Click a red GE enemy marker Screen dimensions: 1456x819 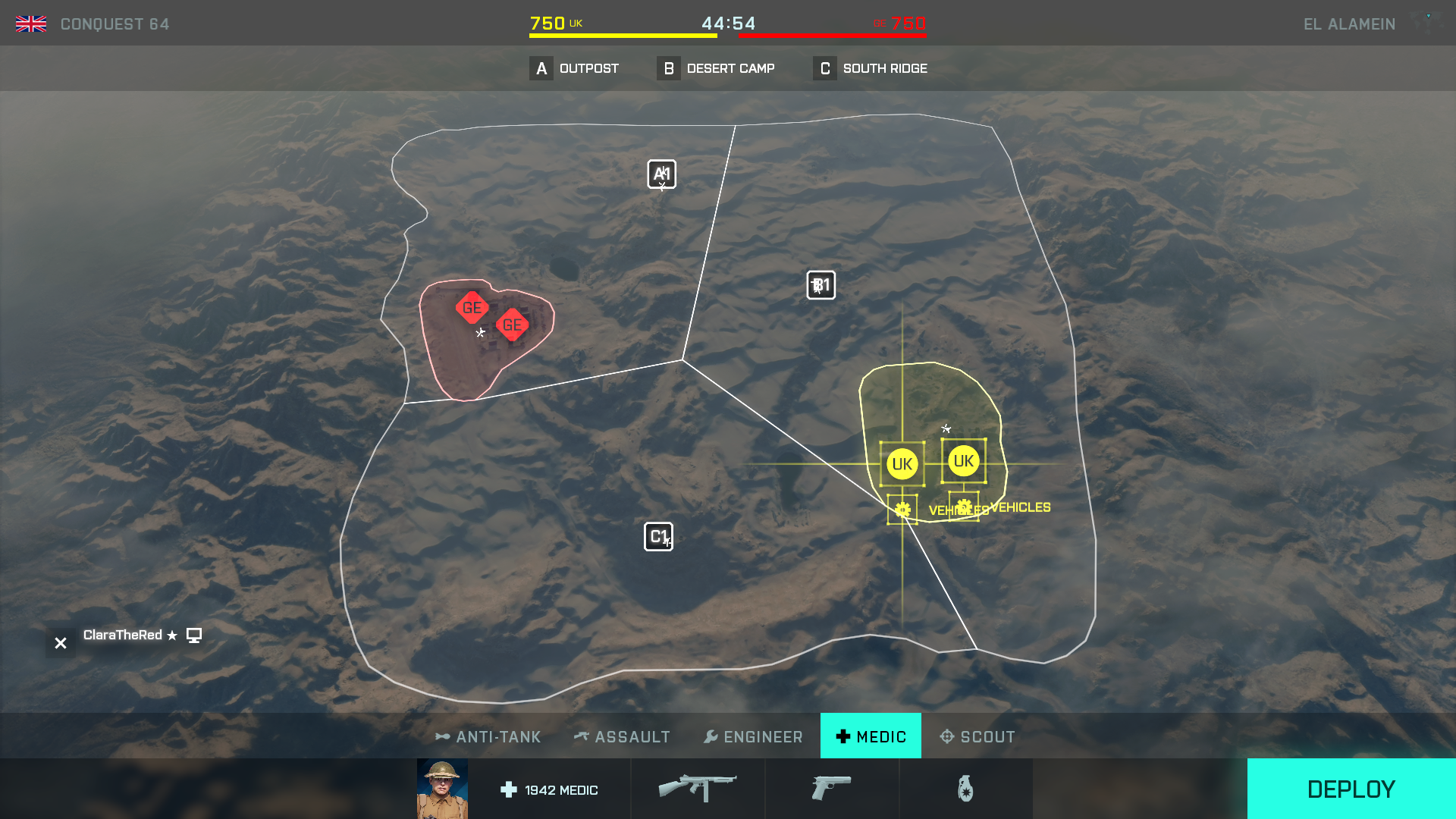pos(471,307)
